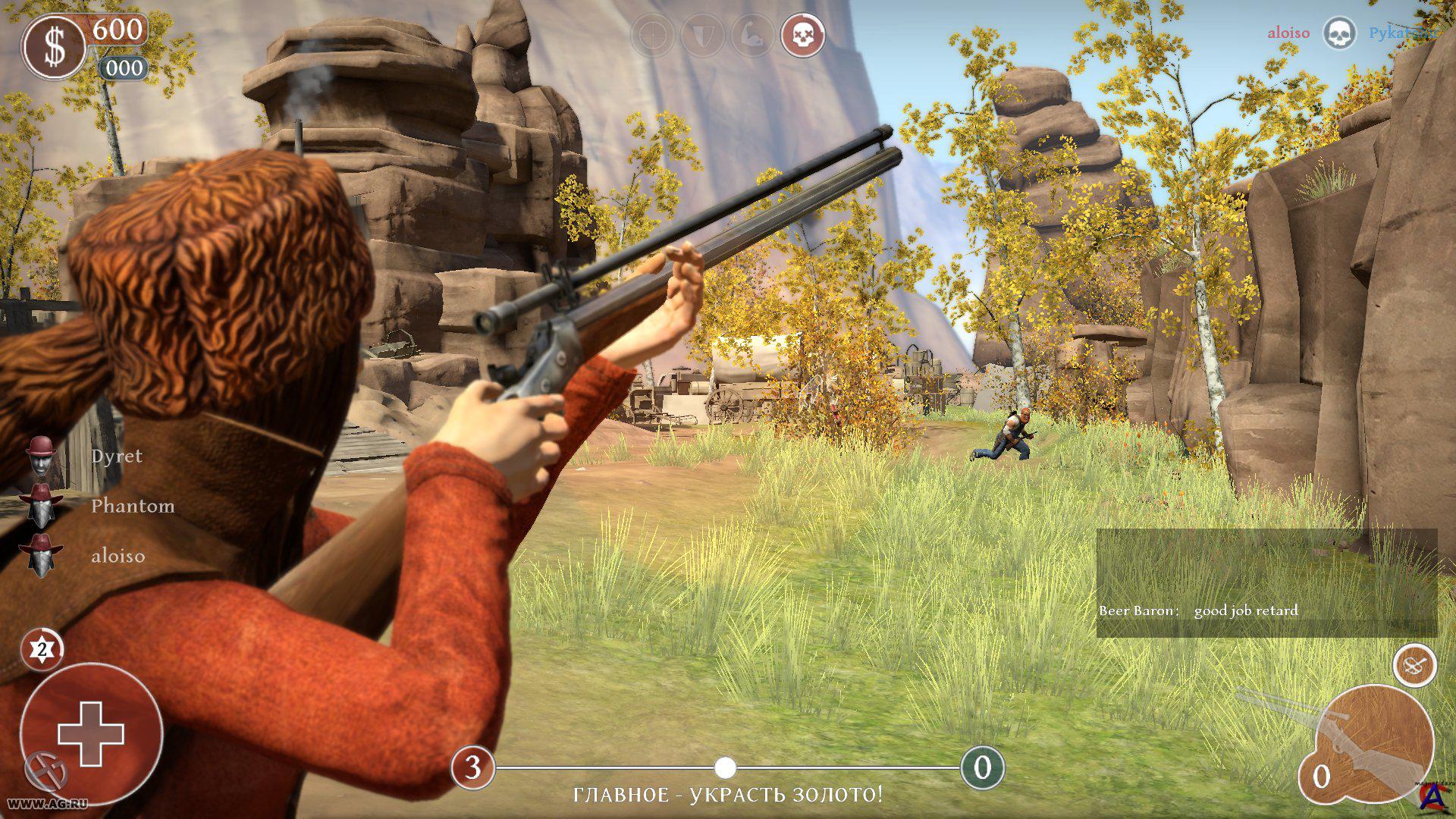Click the dollar sign gold icon
This screenshot has height=819, width=1456.
click(54, 47)
